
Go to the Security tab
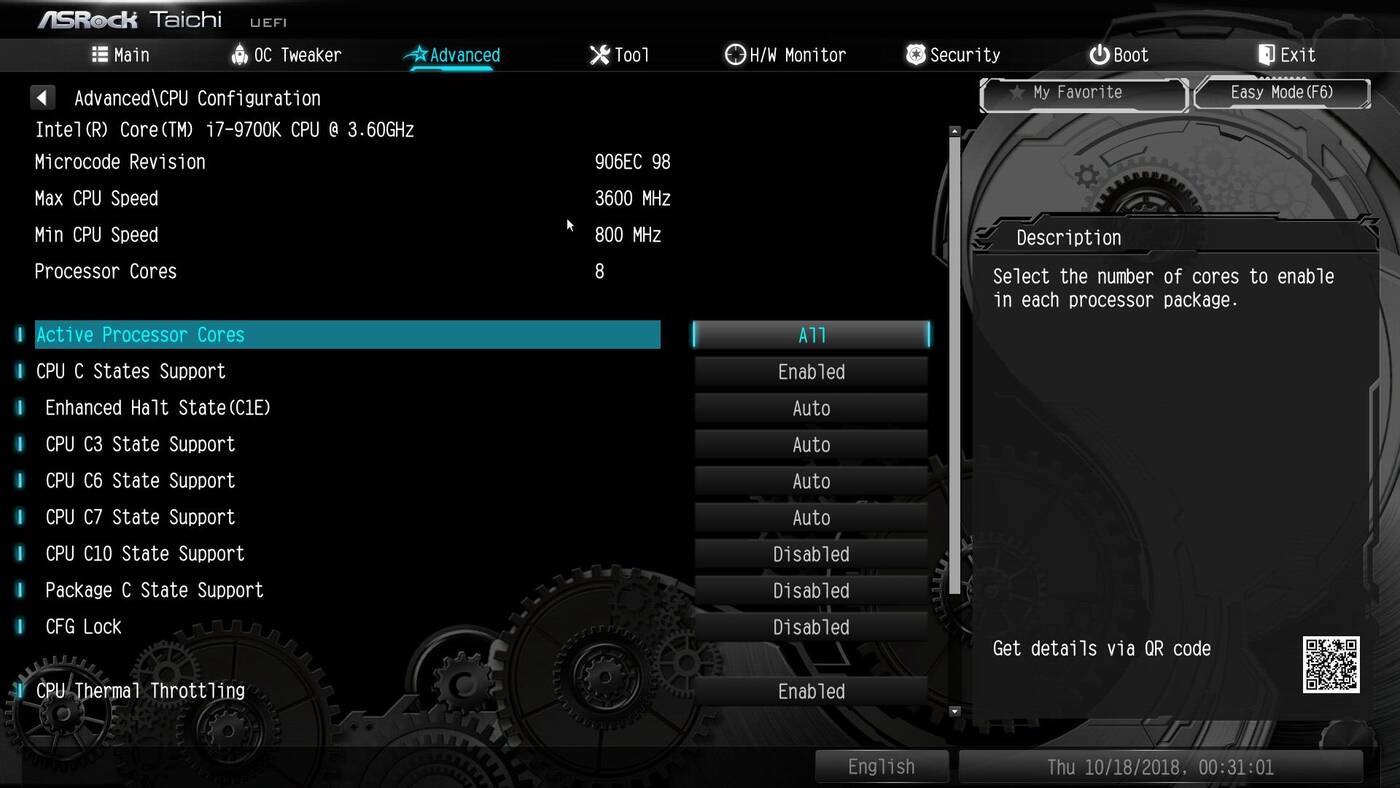point(953,55)
